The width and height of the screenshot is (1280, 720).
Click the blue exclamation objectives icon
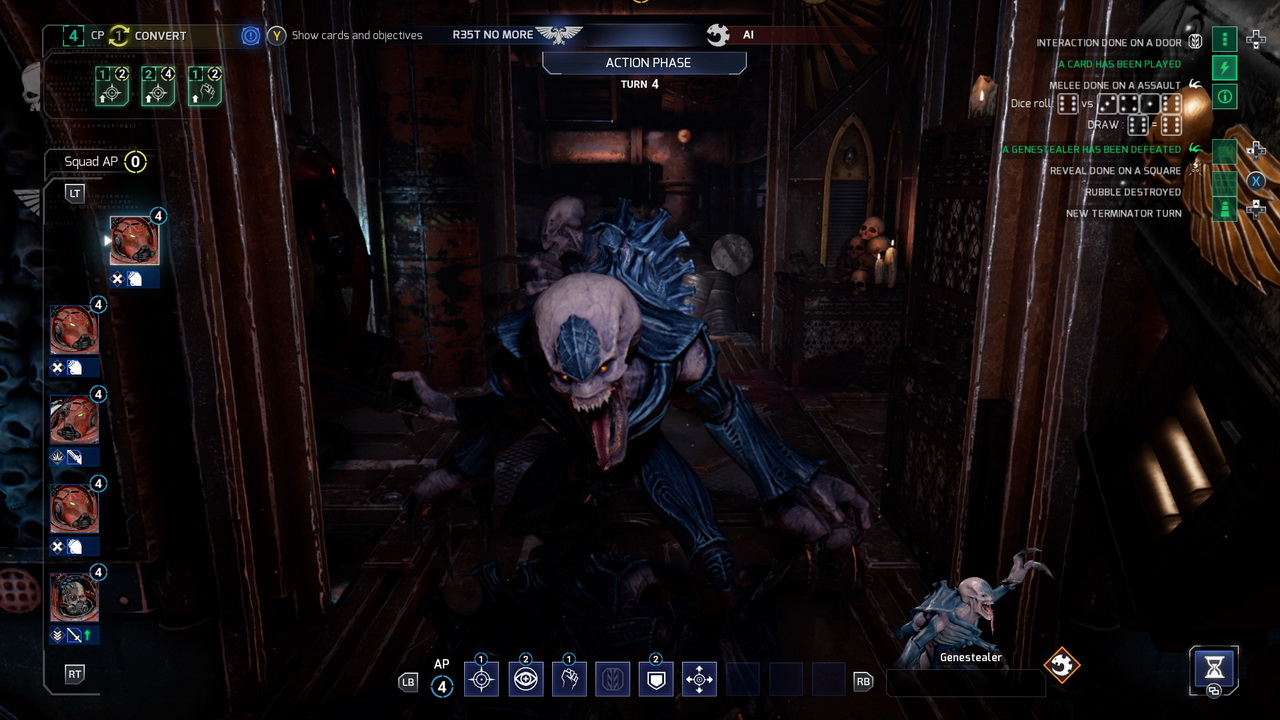(x=251, y=36)
